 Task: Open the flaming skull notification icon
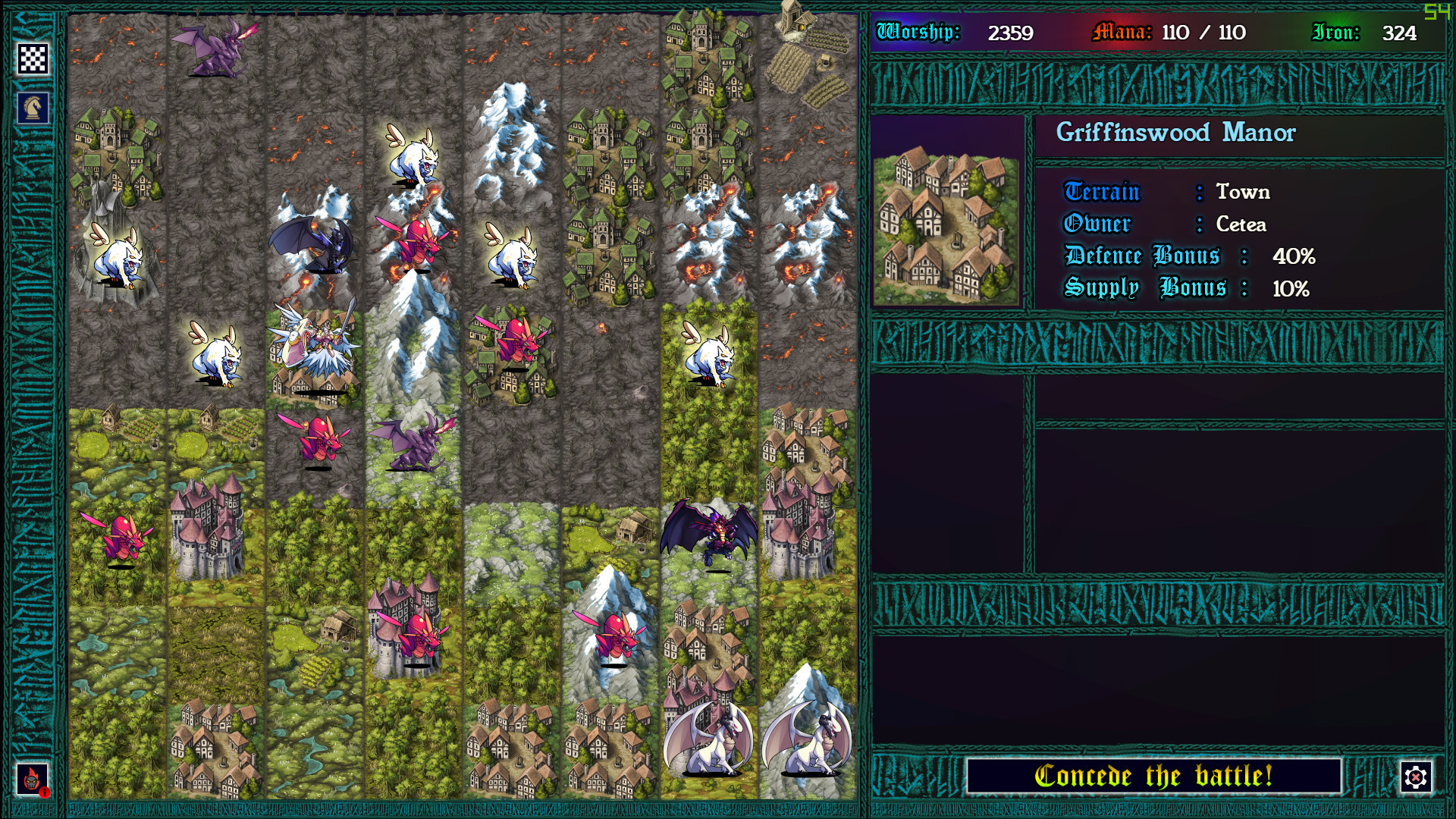[32, 777]
